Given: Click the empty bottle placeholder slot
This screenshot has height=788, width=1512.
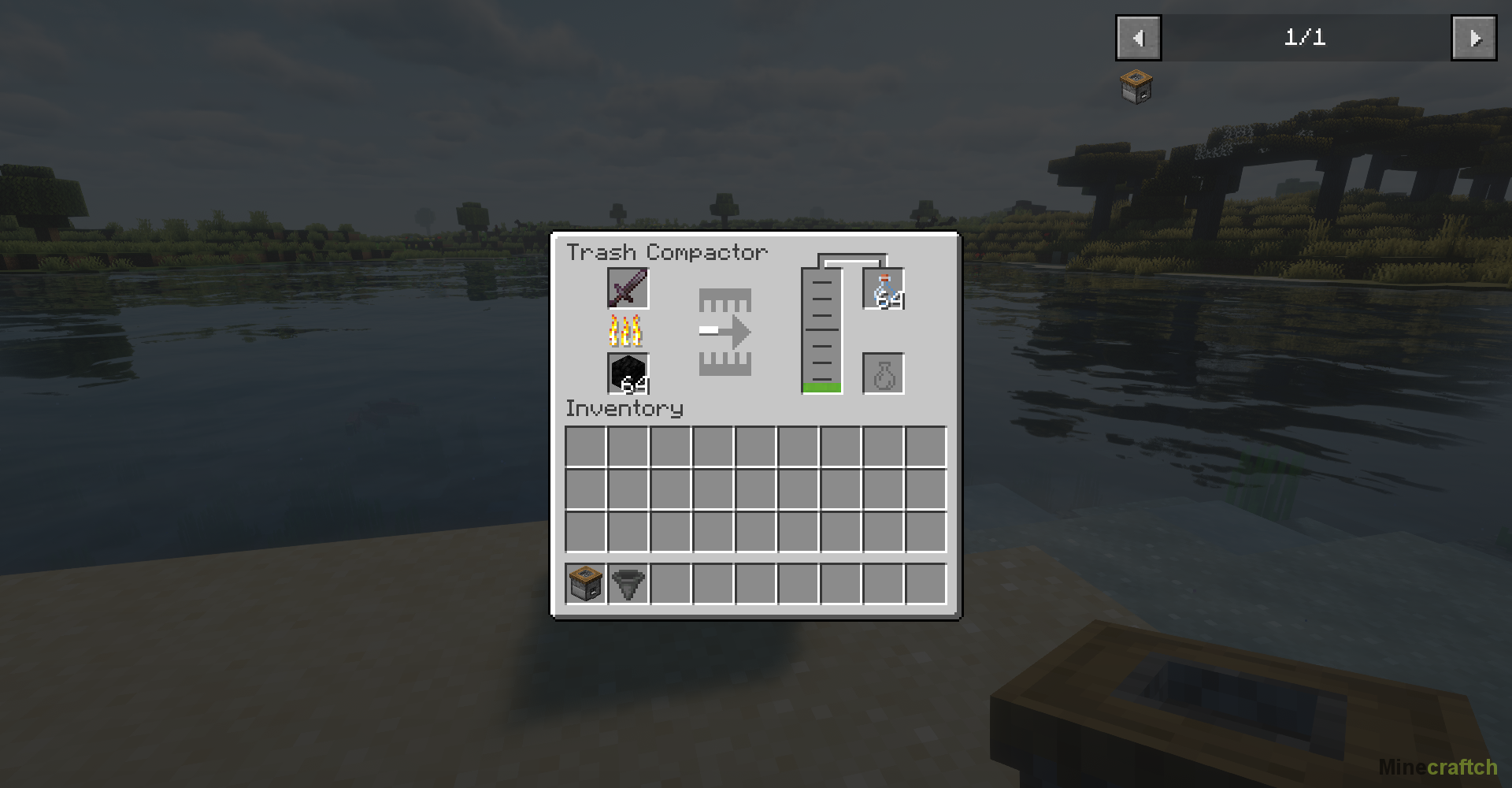Looking at the screenshot, I should click(x=884, y=374).
